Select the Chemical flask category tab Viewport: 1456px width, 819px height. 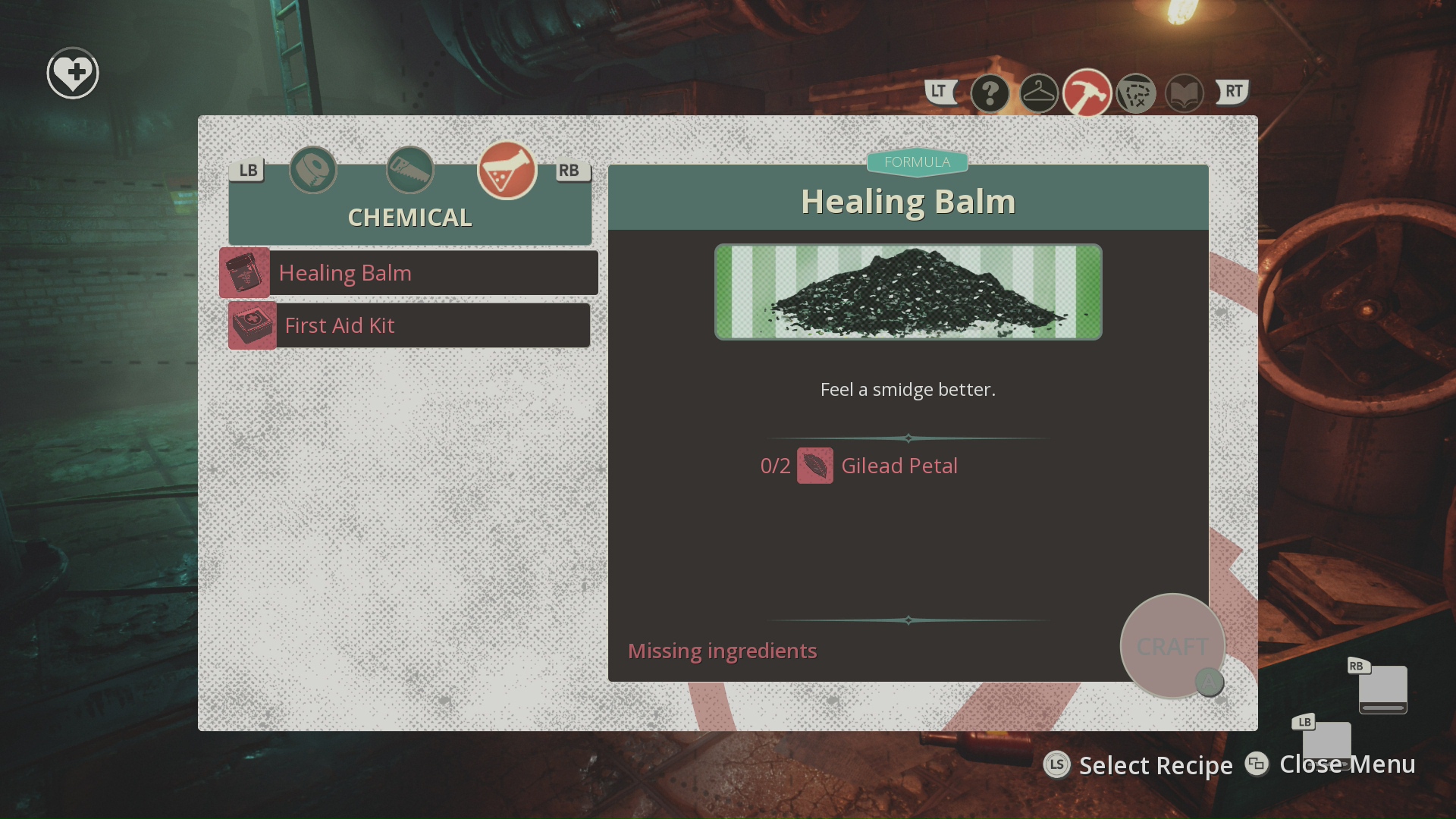coord(507,170)
